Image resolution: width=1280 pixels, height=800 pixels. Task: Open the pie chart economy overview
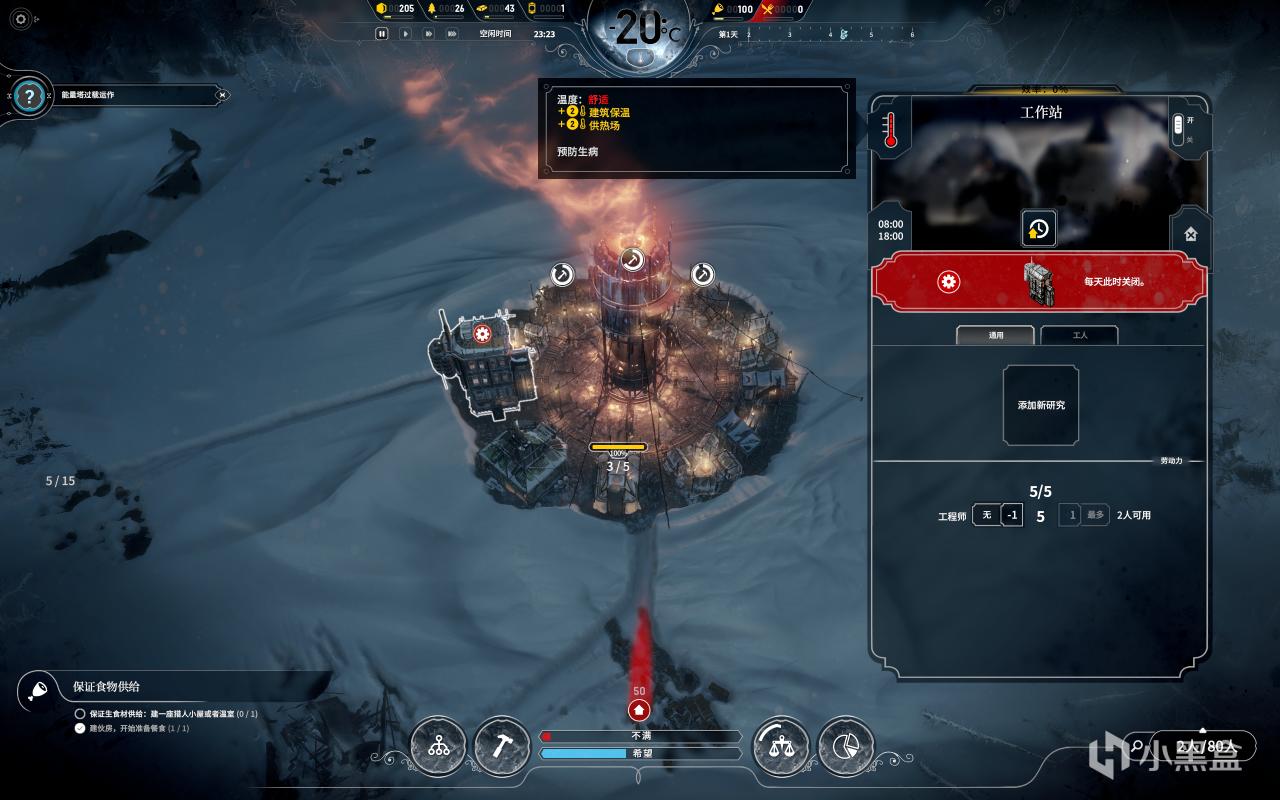(845, 746)
